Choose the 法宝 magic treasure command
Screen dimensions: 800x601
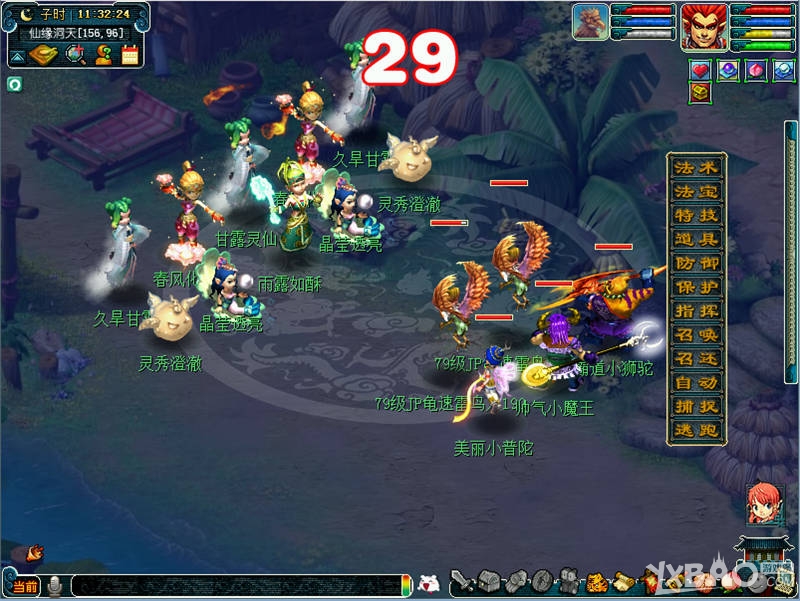(695, 192)
